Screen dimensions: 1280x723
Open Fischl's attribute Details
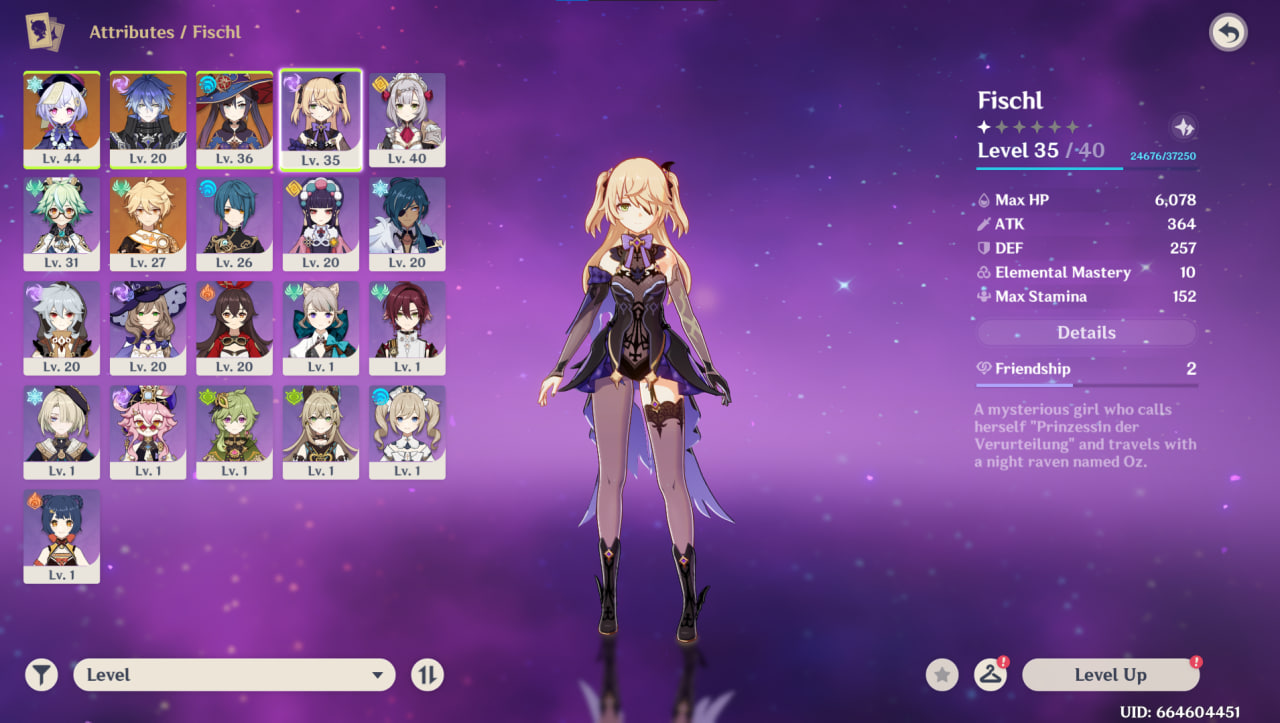(1086, 333)
